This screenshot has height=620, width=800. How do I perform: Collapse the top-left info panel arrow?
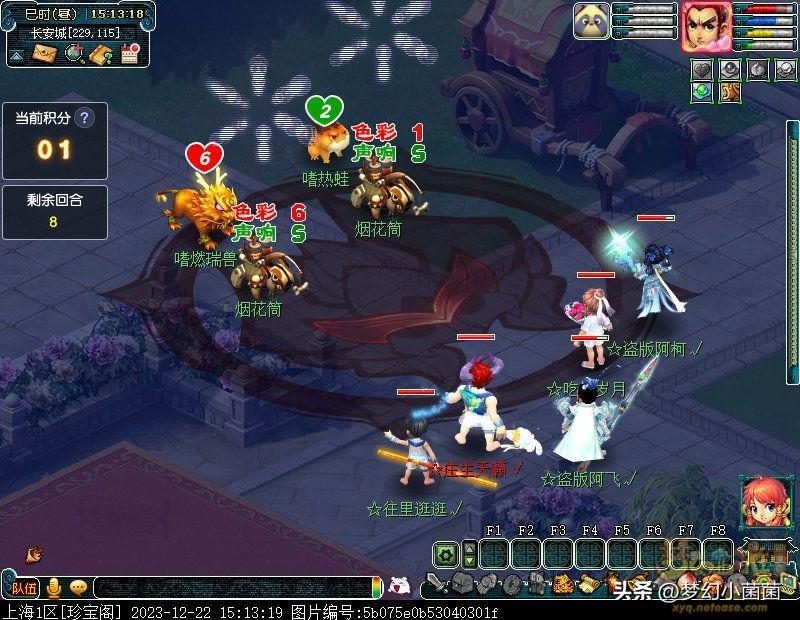click(x=17, y=56)
